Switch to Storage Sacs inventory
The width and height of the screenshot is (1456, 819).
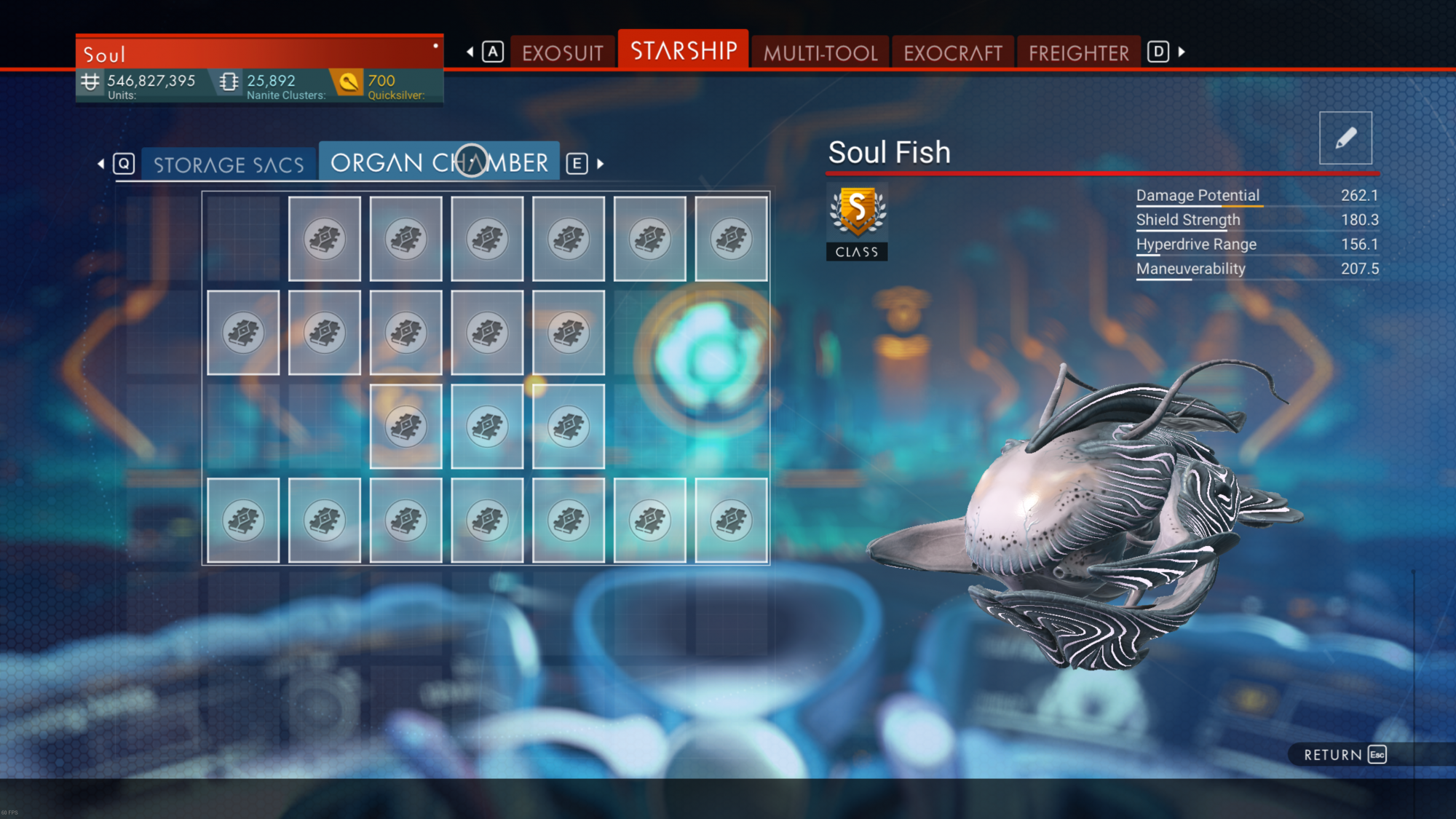(x=229, y=165)
